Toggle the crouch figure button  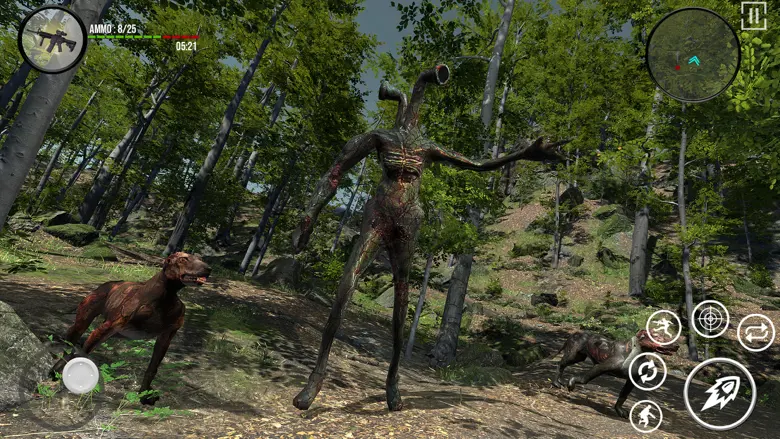click(x=646, y=416)
